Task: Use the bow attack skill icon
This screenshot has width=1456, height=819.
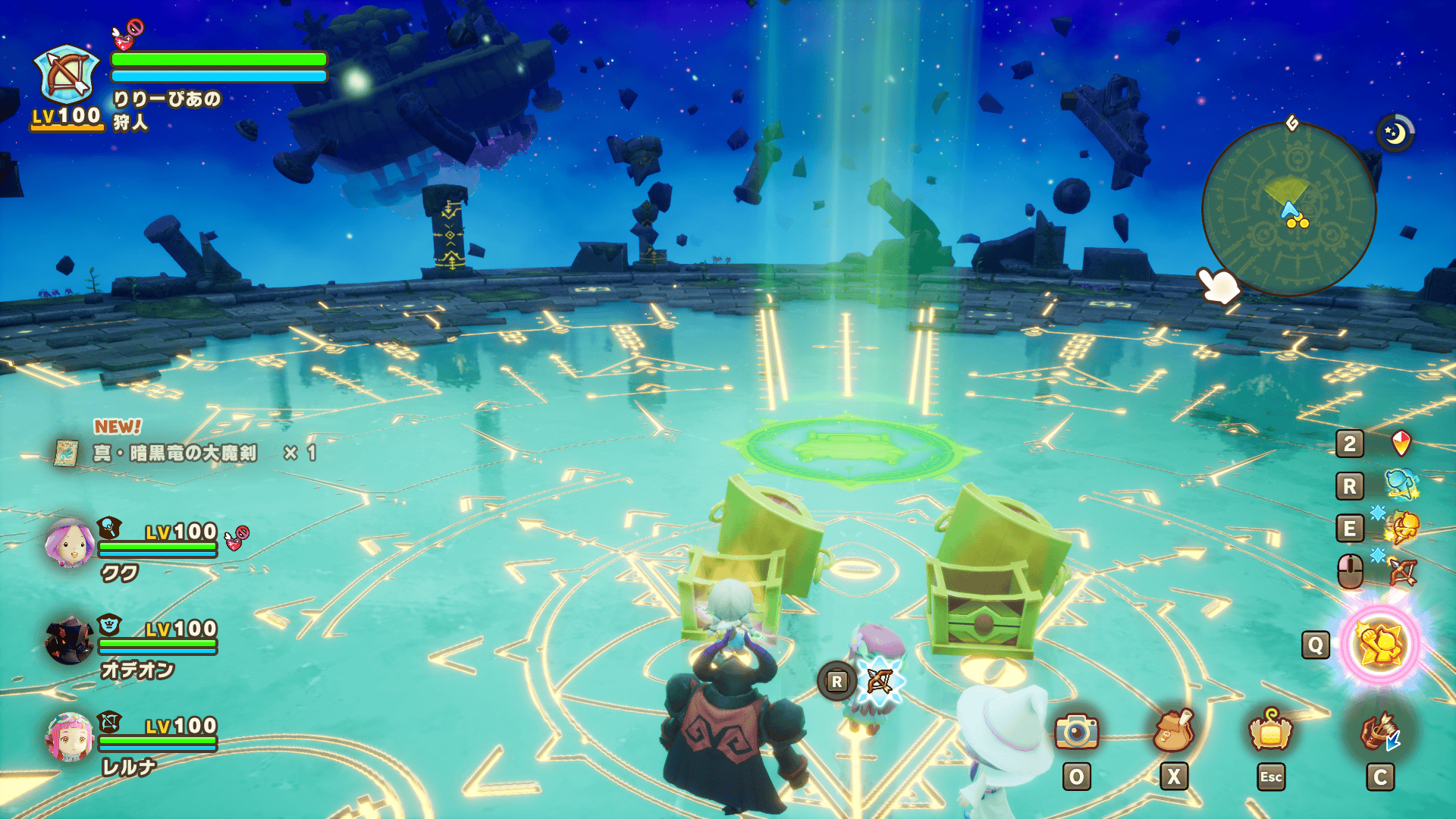Action: 1403,571
